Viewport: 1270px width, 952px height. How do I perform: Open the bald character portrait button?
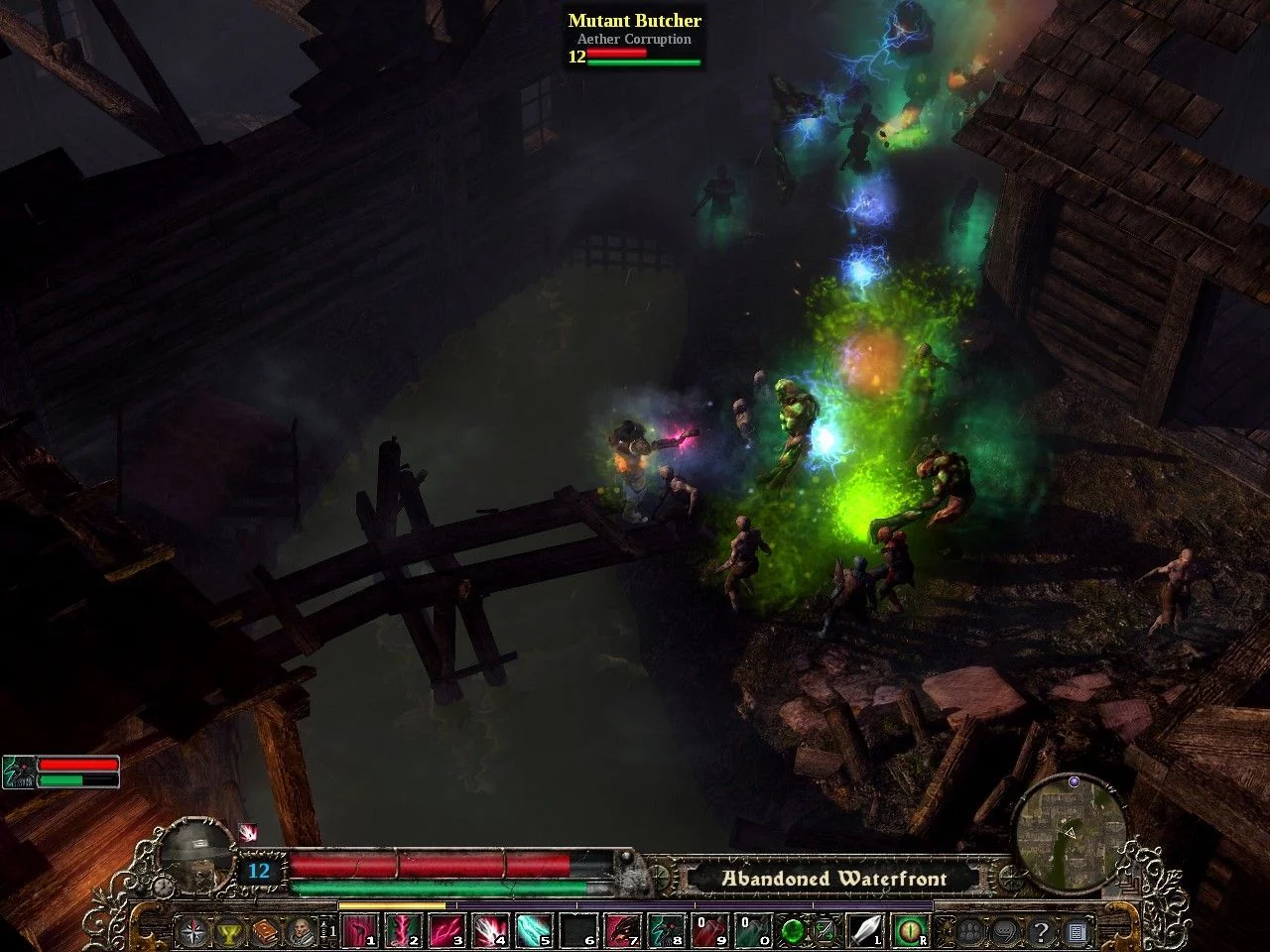301,932
